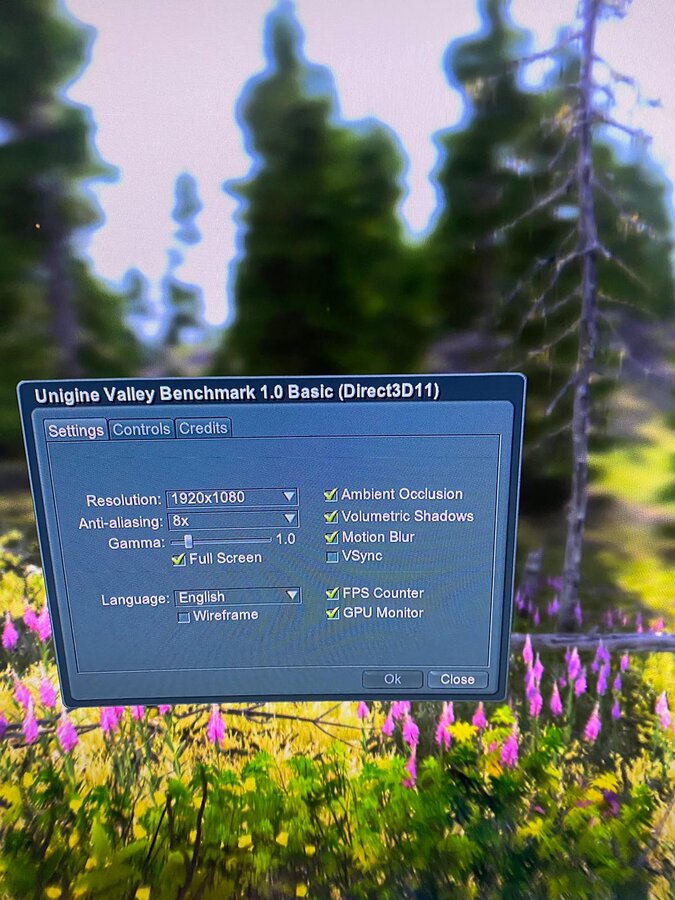Enable the Wireframe checkbox
The image size is (675, 900).
184,617
